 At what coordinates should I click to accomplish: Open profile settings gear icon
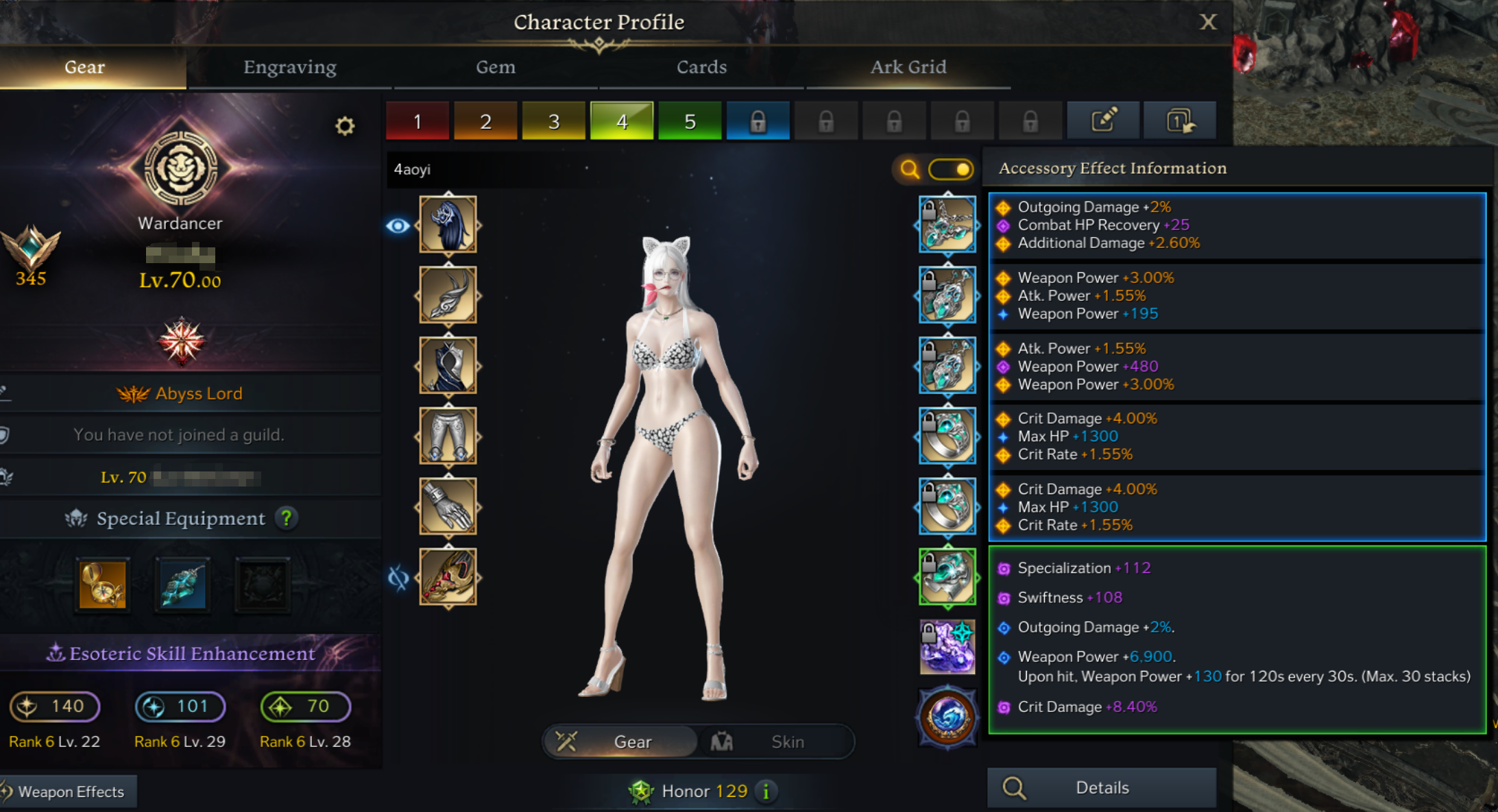click(345, 125)
